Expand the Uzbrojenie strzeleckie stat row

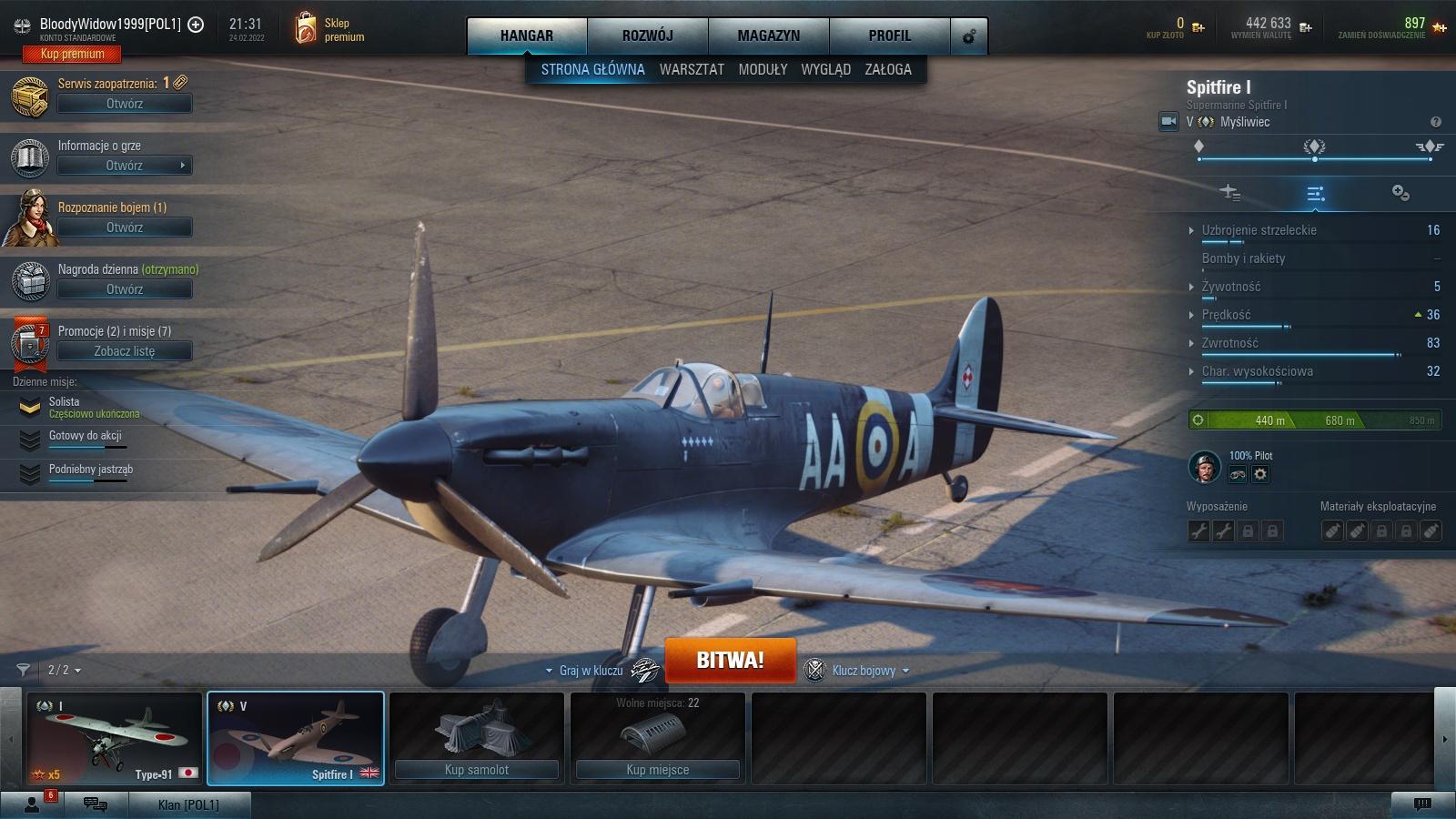click(1259, 230)
